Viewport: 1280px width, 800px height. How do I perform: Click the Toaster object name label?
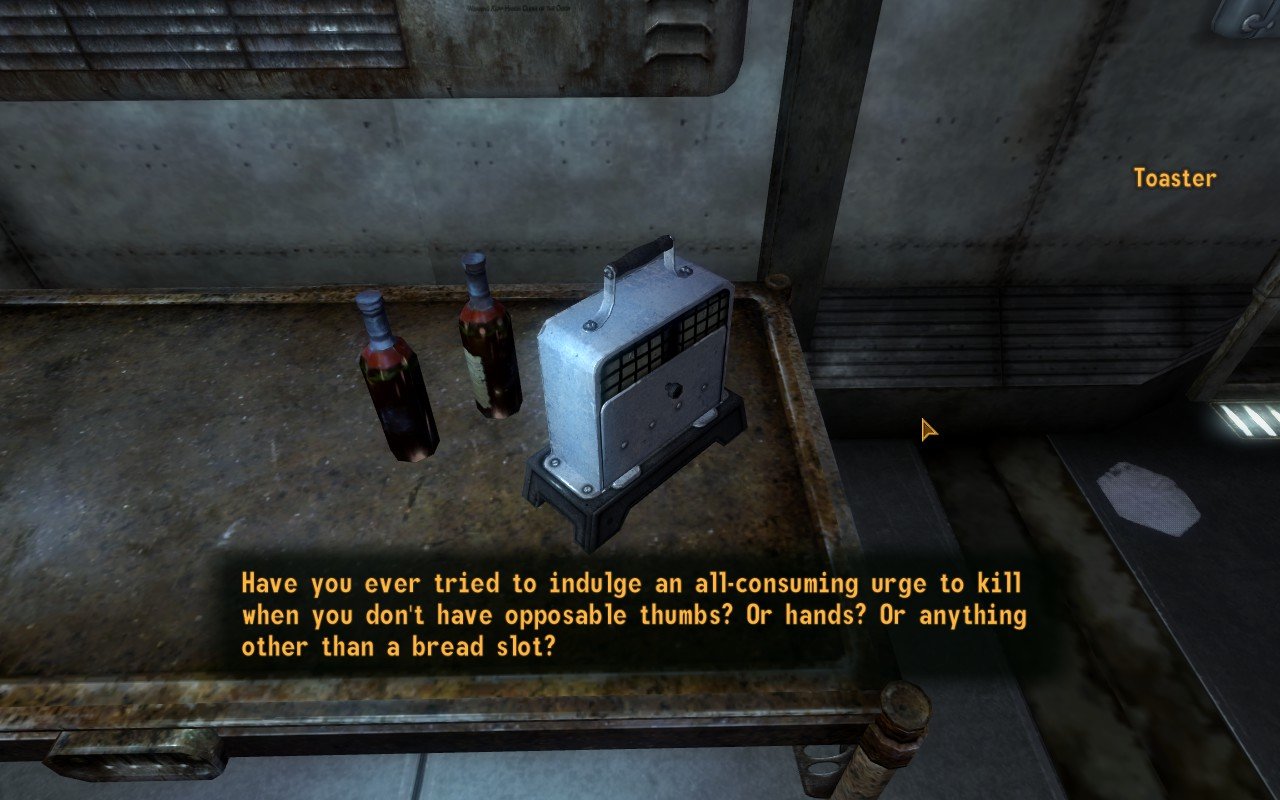pyautogui.click(x=1176, y=179)
